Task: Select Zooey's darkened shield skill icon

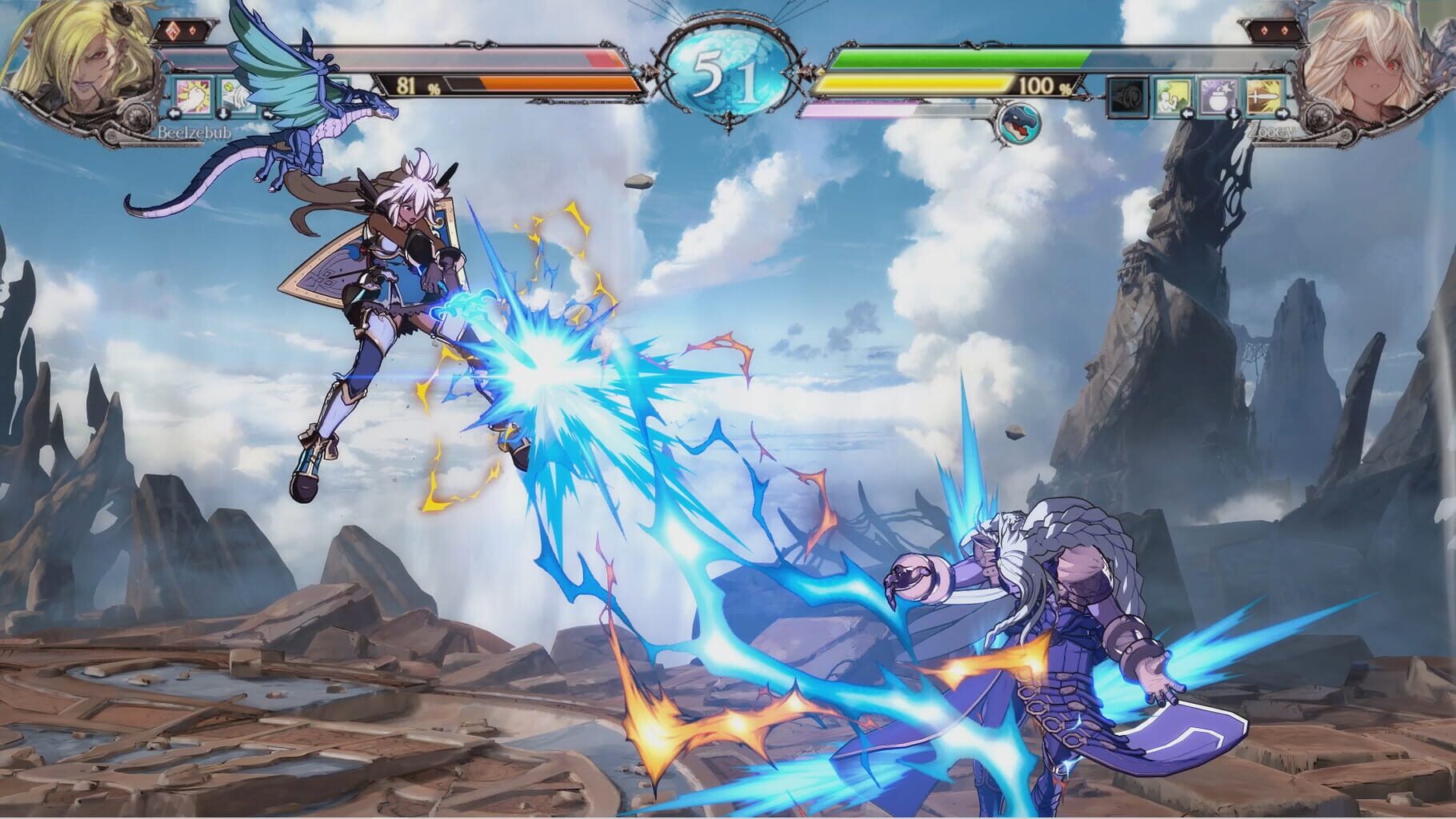Action: tap(1128, 97)
